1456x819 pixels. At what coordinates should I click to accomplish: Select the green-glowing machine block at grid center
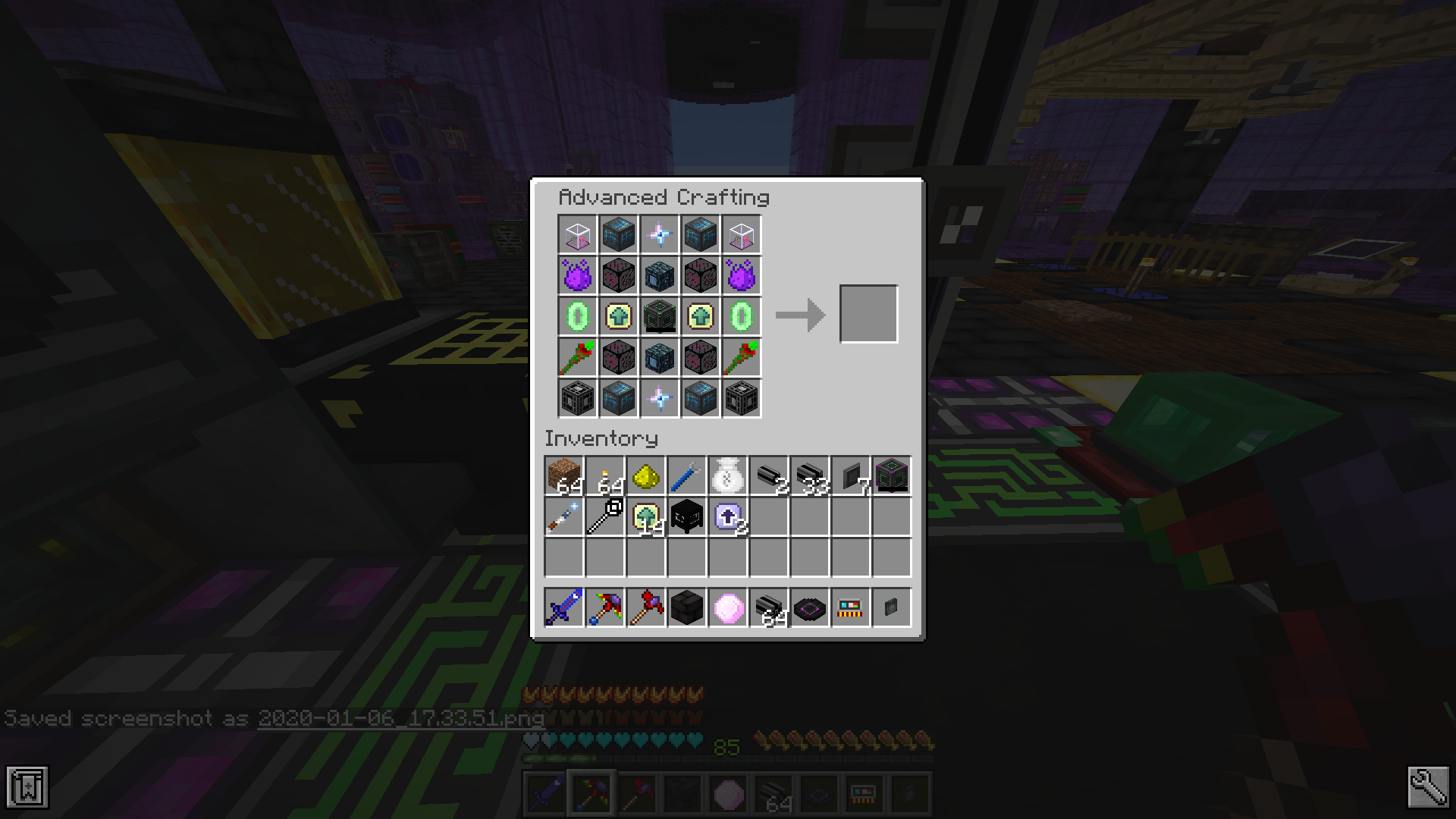(x=660, y=316)
